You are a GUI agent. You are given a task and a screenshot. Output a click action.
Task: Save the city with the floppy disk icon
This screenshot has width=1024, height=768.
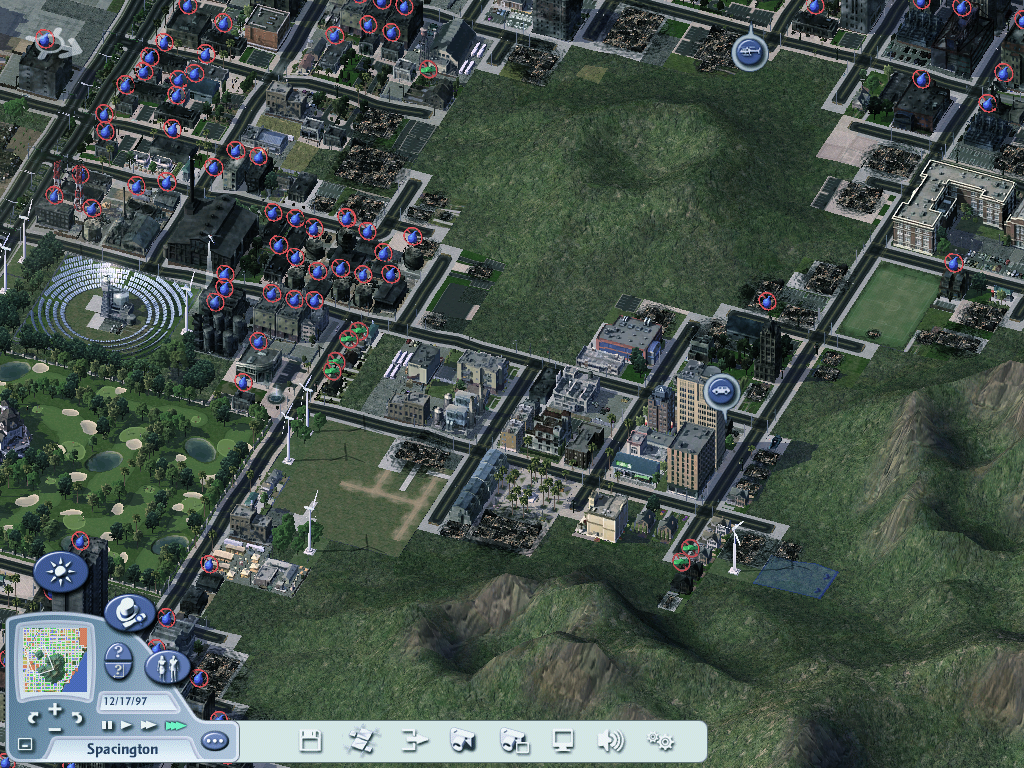coord(311,741)
